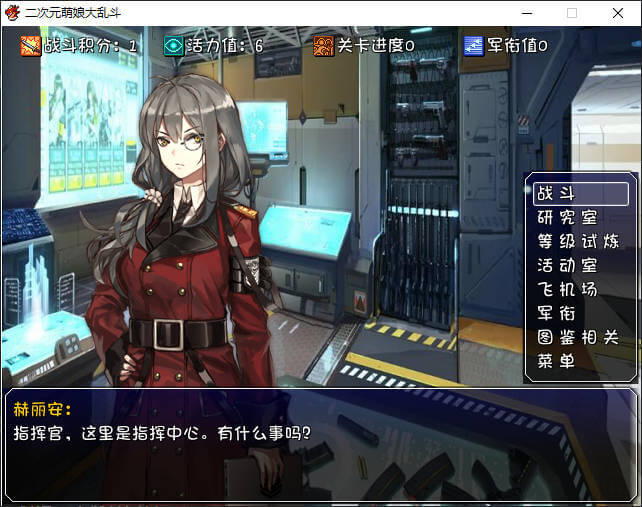Minimize the game window
642x507 pixels.
526,13
